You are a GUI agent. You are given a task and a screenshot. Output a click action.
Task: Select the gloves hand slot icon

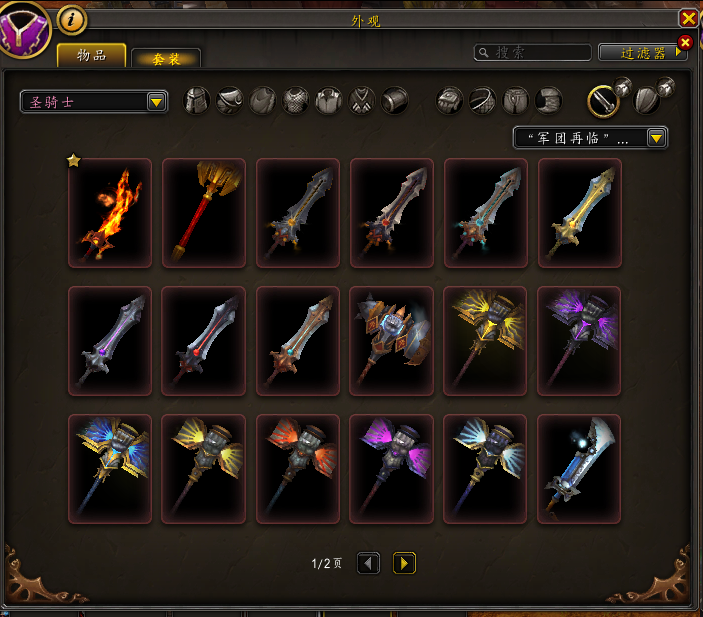pos(450,100)
